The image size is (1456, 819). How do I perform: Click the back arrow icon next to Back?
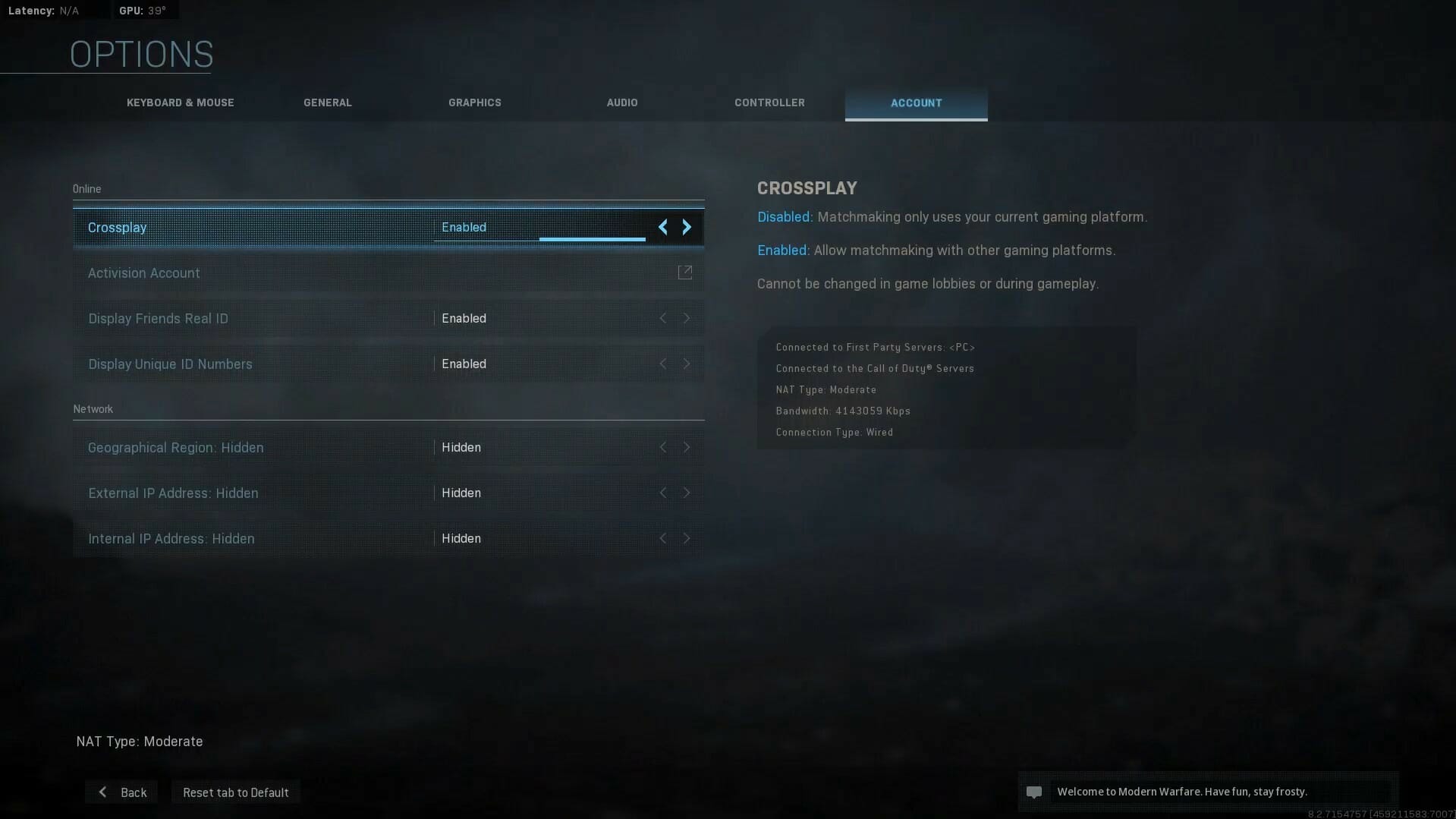[x=102, y=792]
